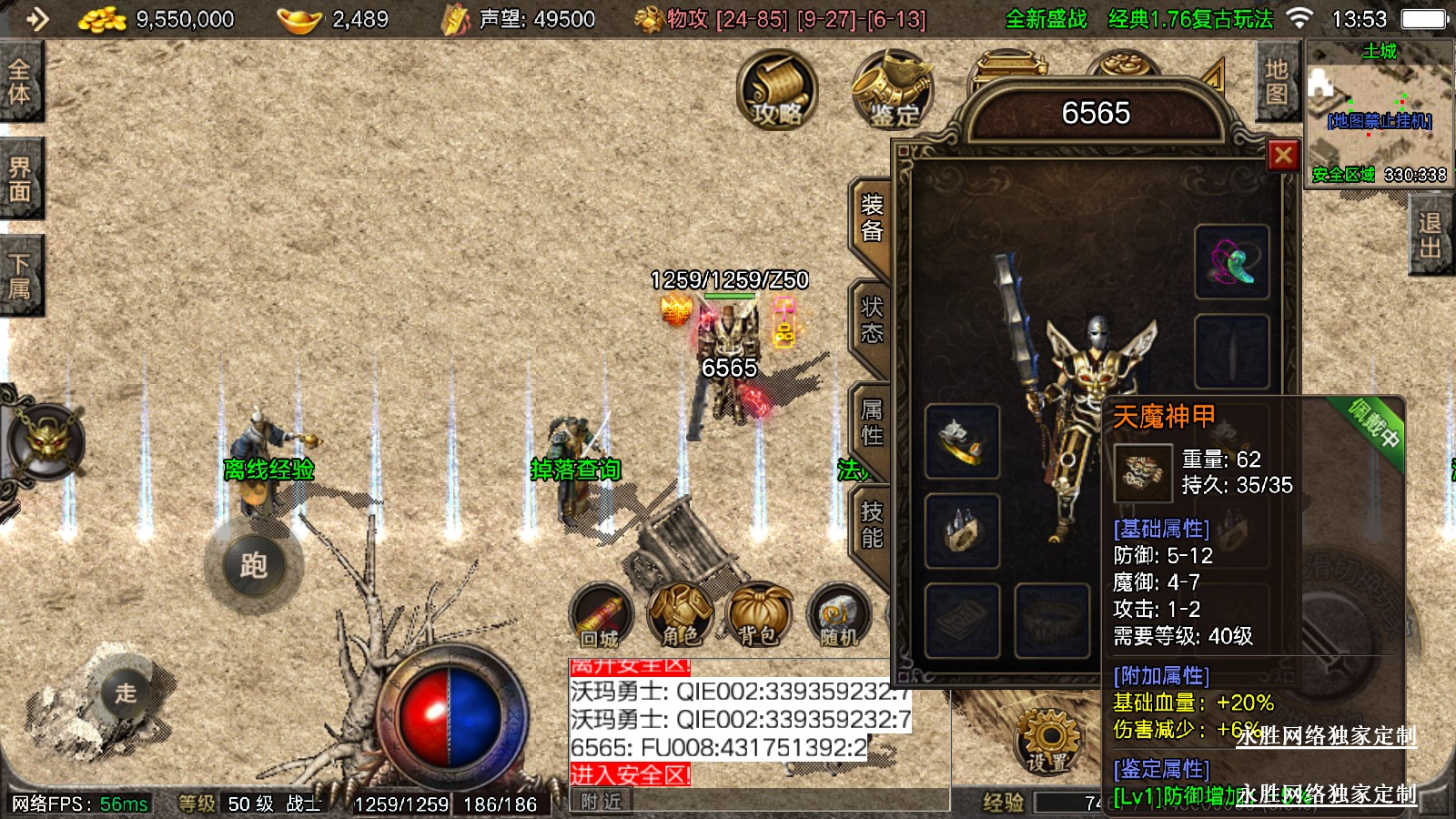Screen dimensions: 1456x819
Task: Open the 鉴定 appraisal icon
Action: click(892, 89)
